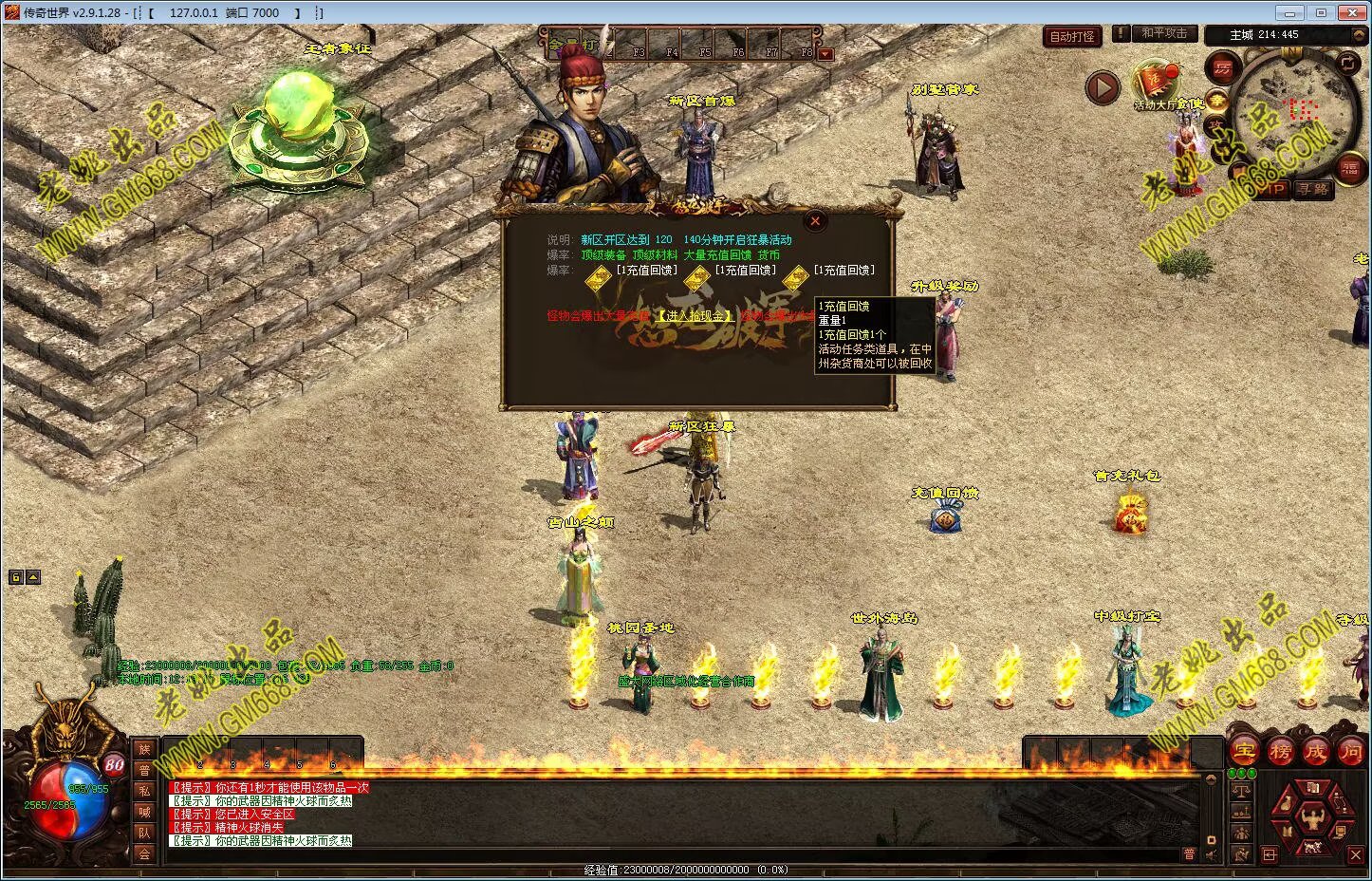Image resolution: width=1372 pixels, height=881 pixels.
Task: Select the 私 private chat tab
Action: (144, 792)
